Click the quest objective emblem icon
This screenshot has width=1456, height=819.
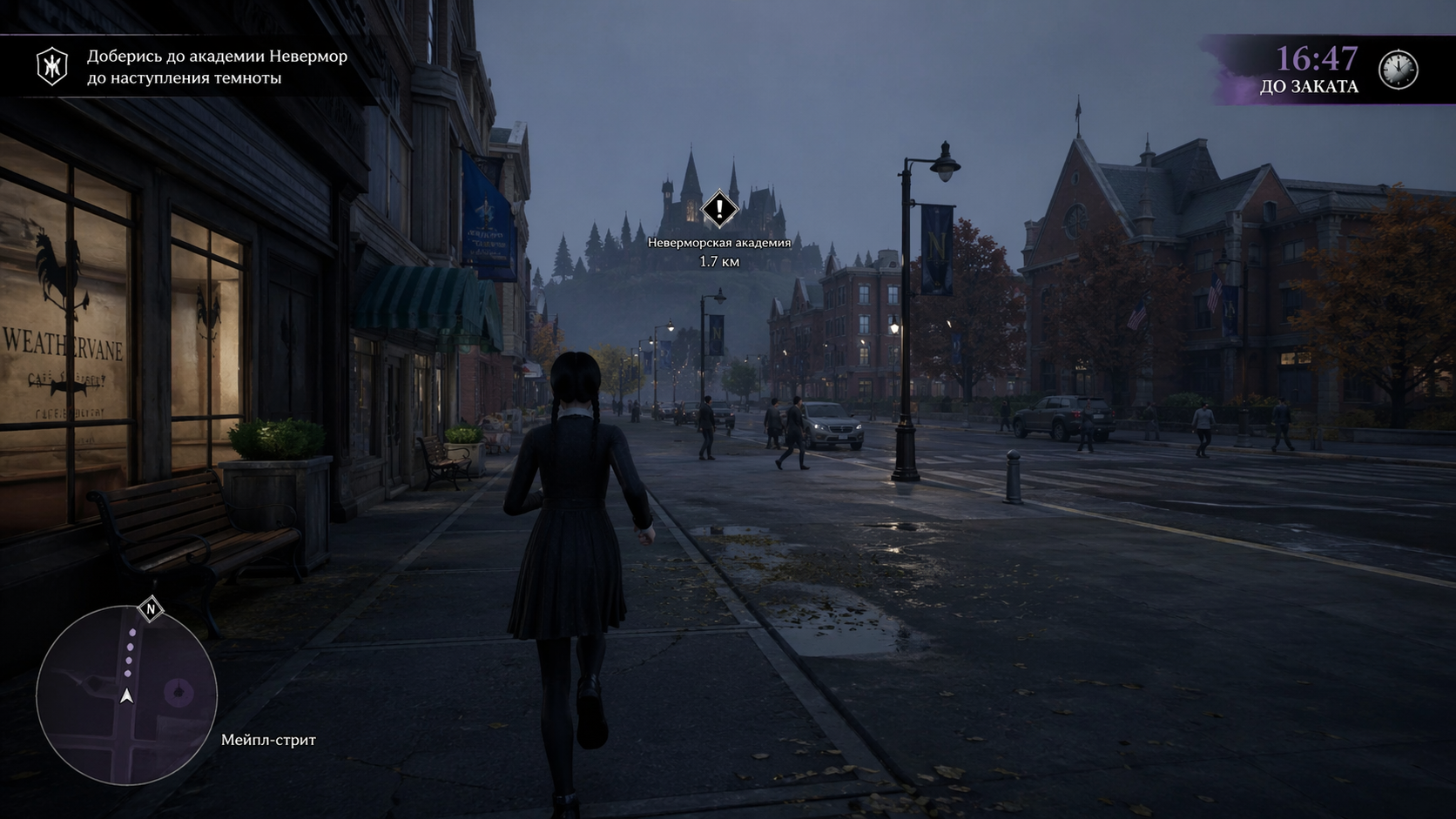[52, 67]
